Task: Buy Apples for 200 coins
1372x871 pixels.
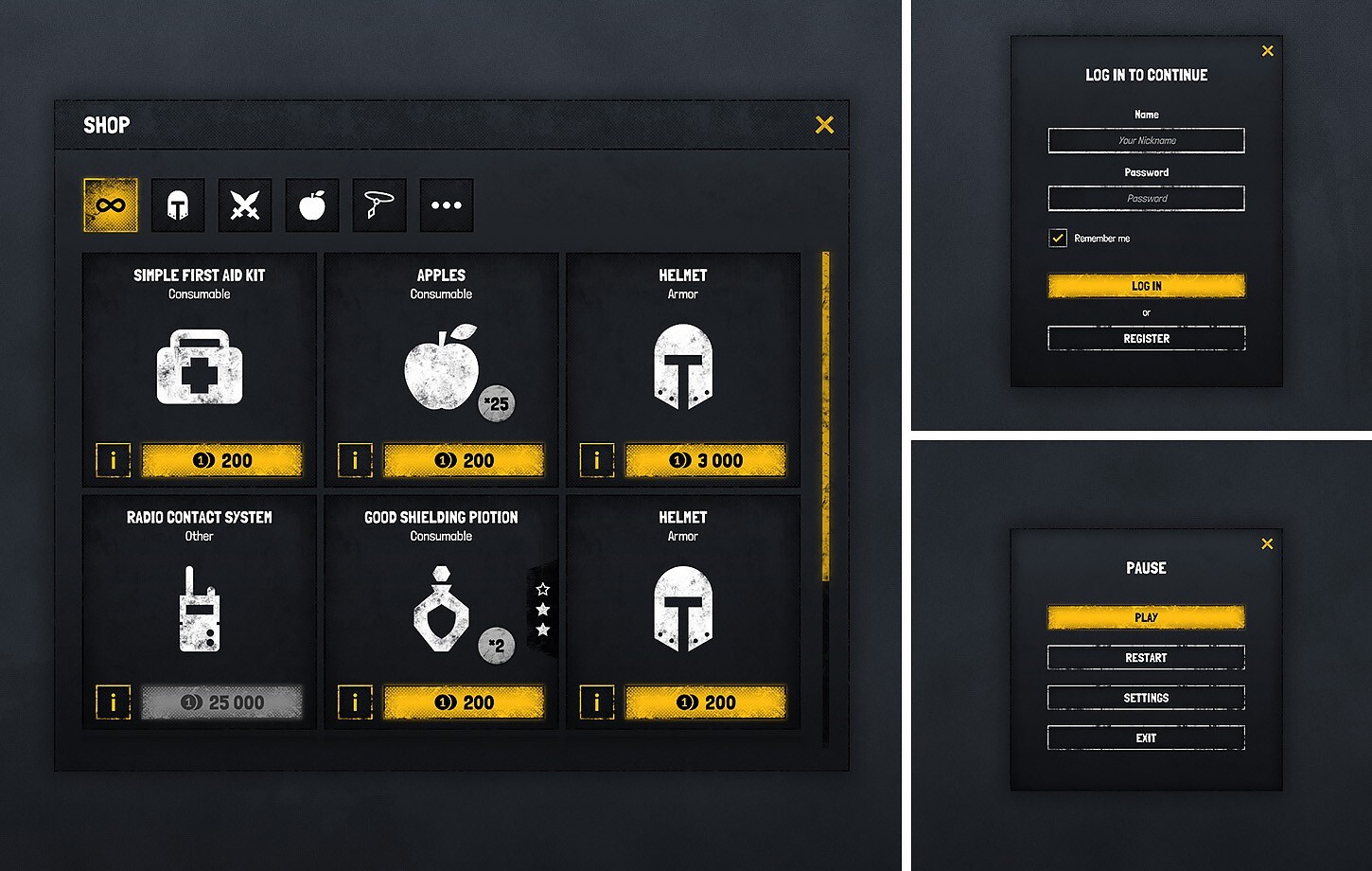Action: (465, 460)
